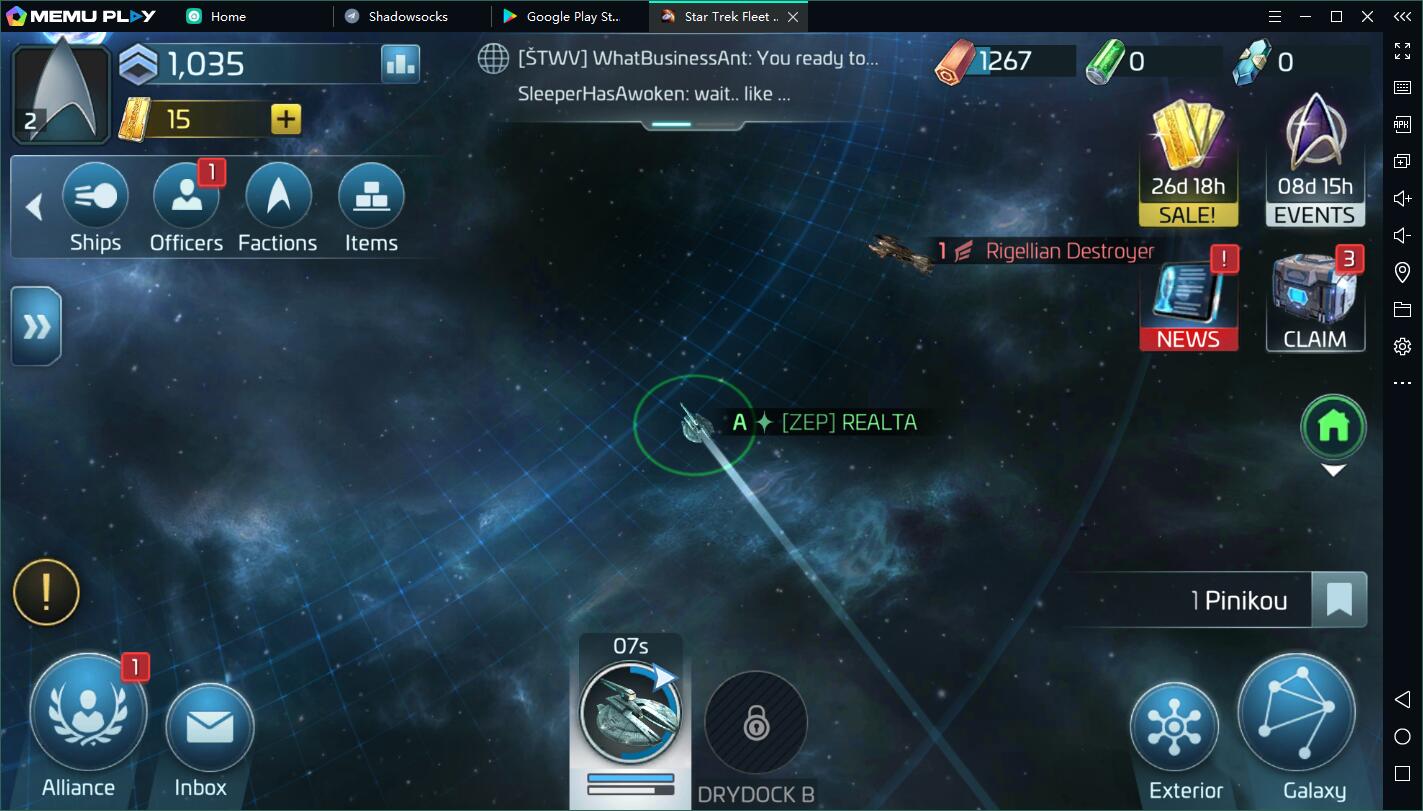Open the player profile Starfleet badge
1423x811 pixels.
(61, 92)
